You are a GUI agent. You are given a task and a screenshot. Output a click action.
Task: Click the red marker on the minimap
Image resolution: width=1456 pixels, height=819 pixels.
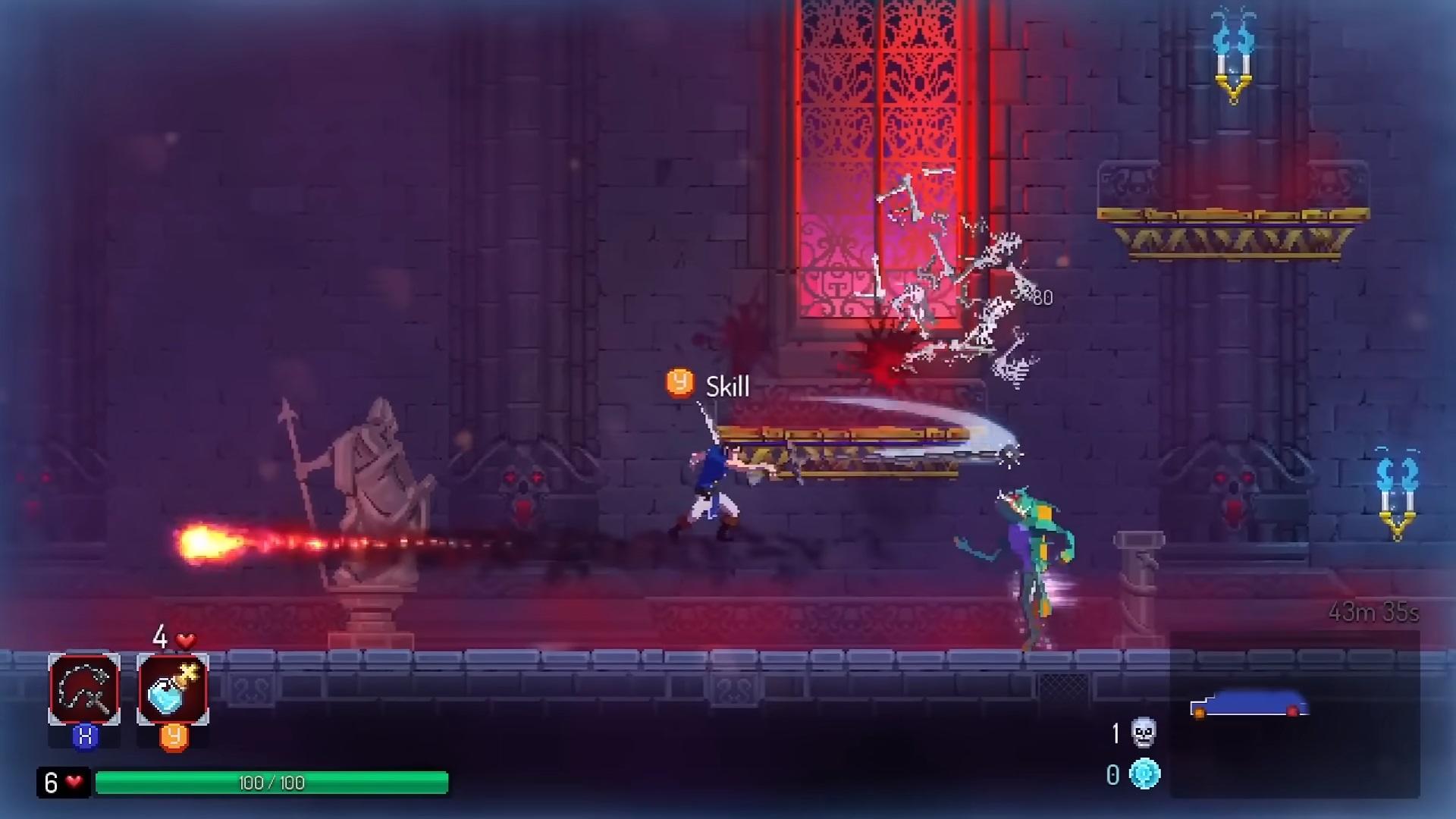coord(1293,711)
